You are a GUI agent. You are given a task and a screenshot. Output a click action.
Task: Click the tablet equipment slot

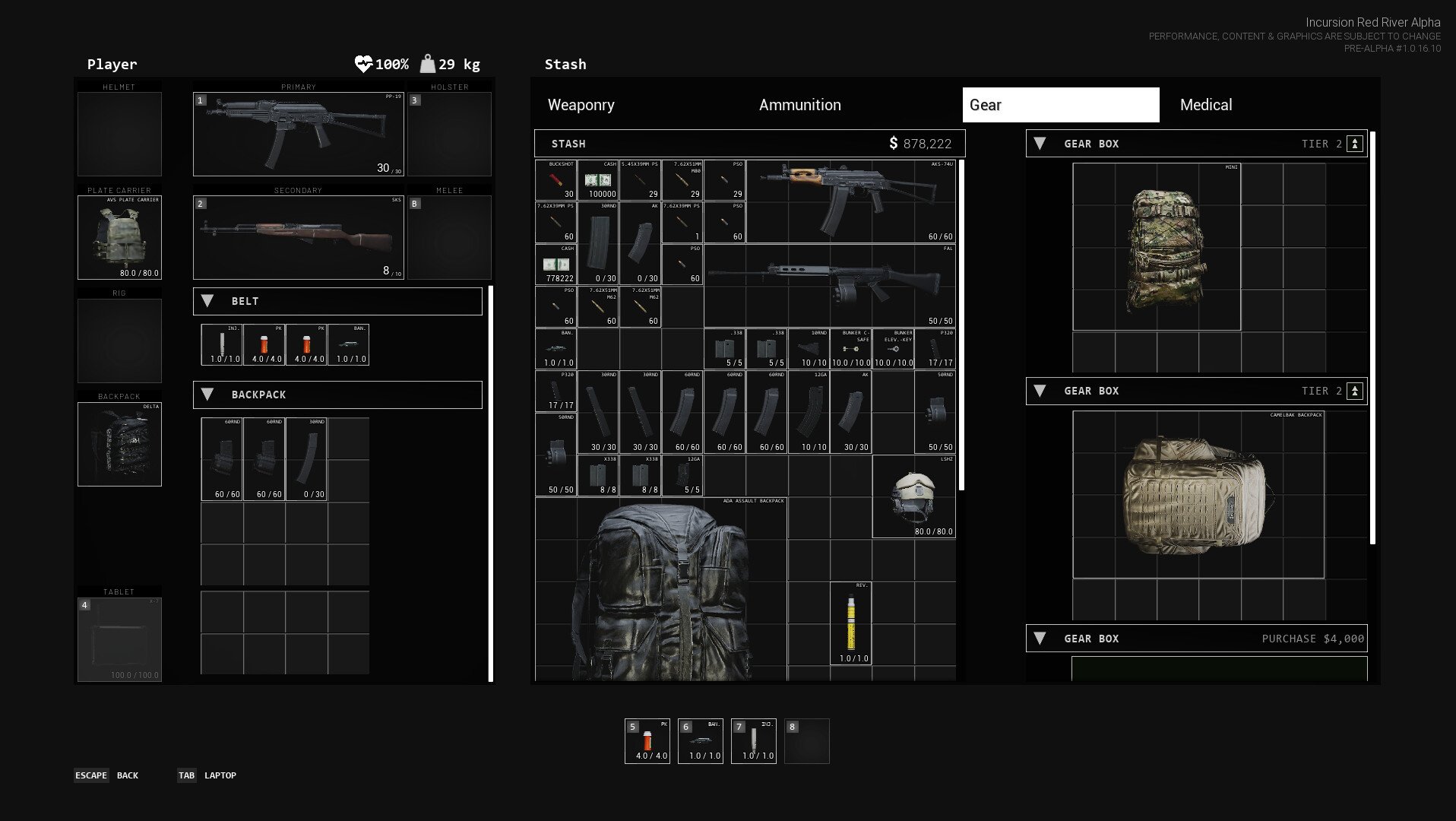(119, 639)
